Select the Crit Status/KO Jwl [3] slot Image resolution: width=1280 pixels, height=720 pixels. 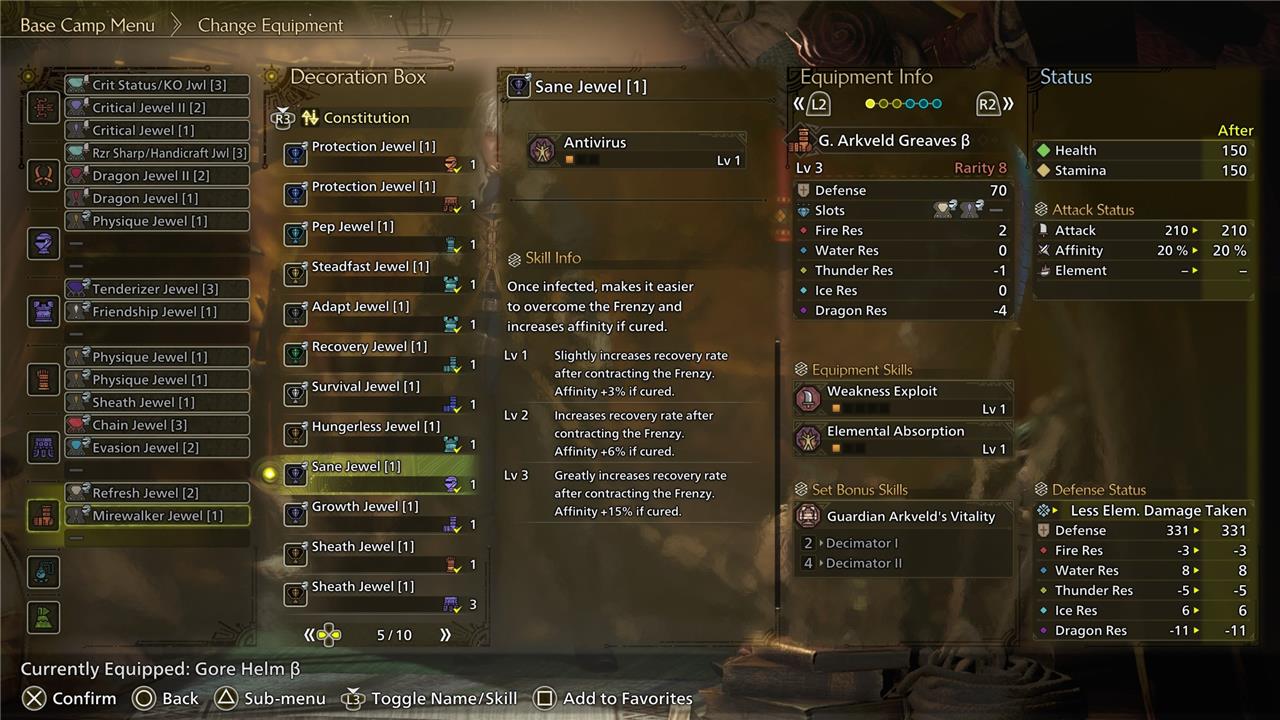pos(158,85)
